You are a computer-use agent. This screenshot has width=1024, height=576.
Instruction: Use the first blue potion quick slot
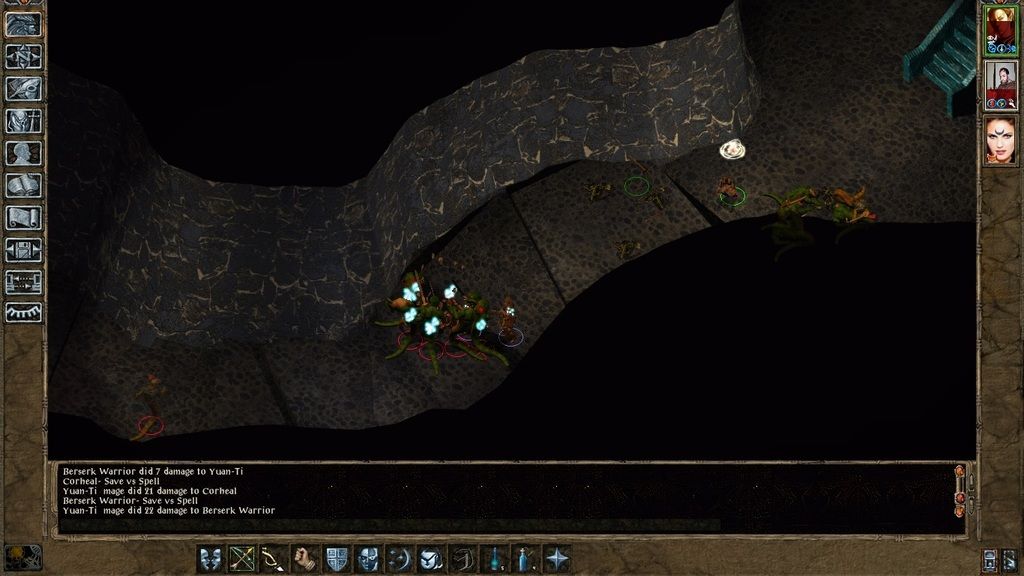coord(494,558)
